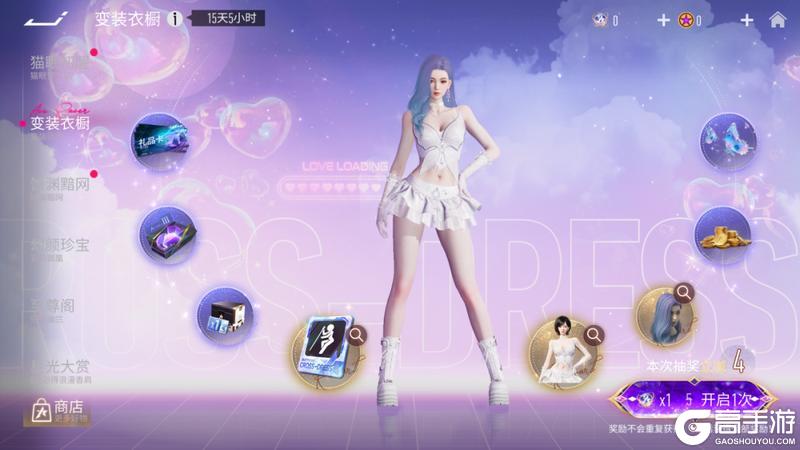Open the info icon beside 变装衣橱 title

[x=176, y=19]
